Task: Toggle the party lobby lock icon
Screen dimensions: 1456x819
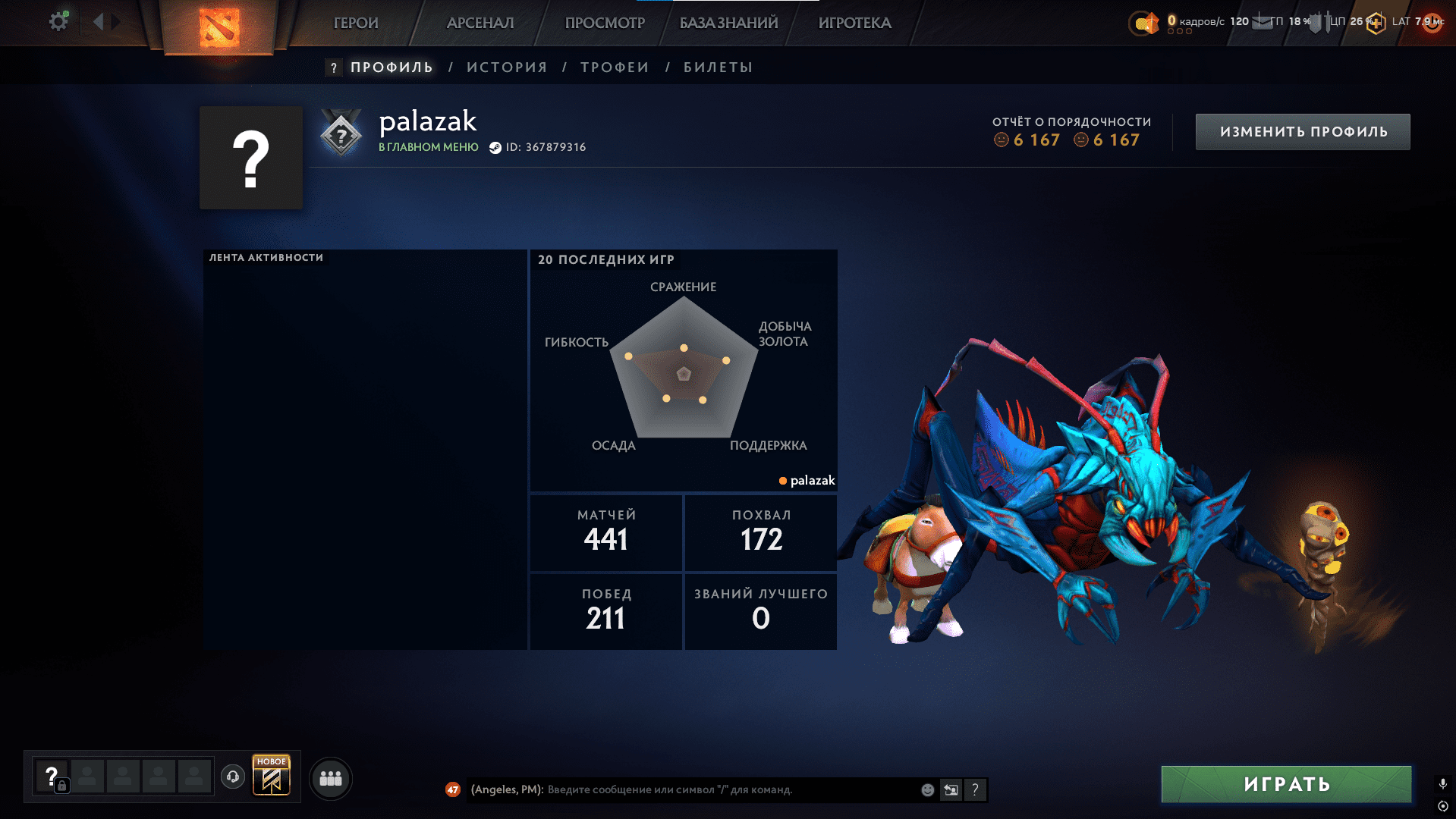Action: pos(62,785)
